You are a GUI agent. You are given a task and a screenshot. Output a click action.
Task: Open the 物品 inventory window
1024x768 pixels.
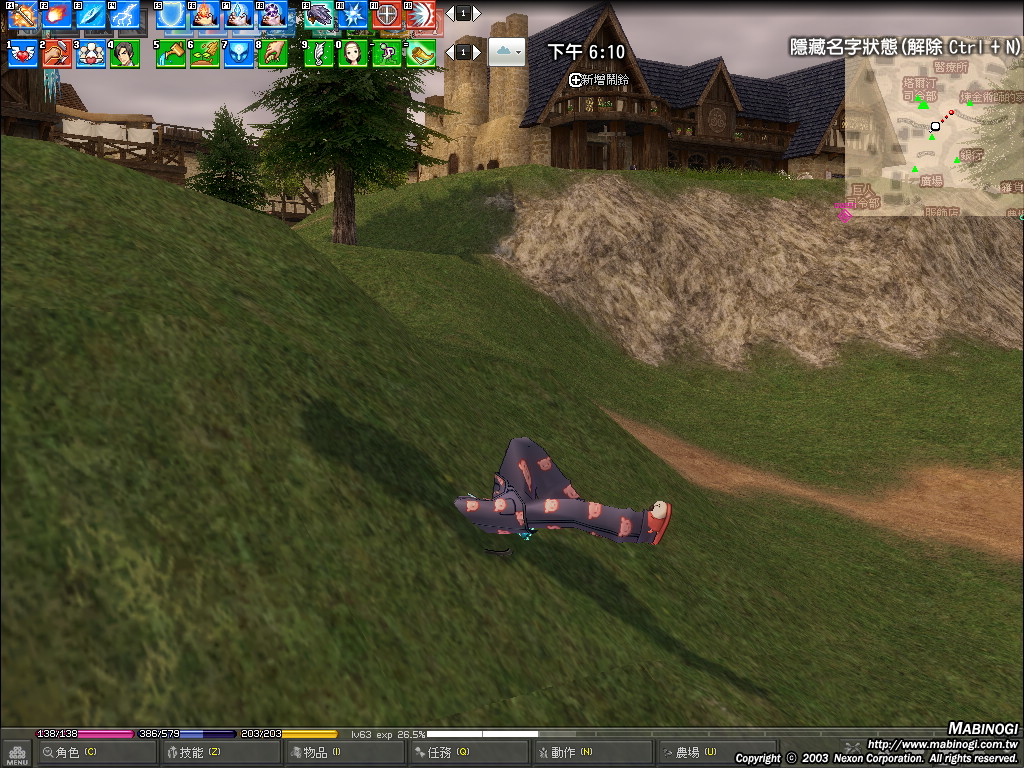315,752
